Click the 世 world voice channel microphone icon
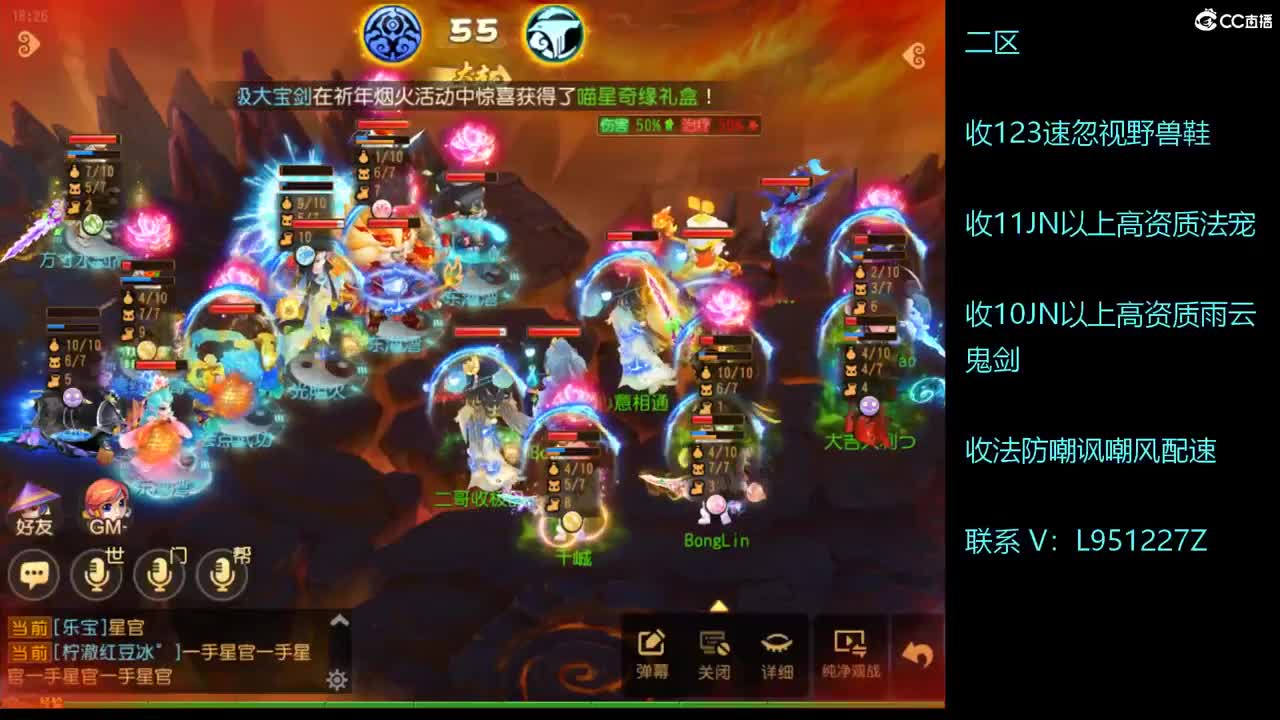Image resolution: width=1280 pixels, height=720 pixels. coord(97,575)
